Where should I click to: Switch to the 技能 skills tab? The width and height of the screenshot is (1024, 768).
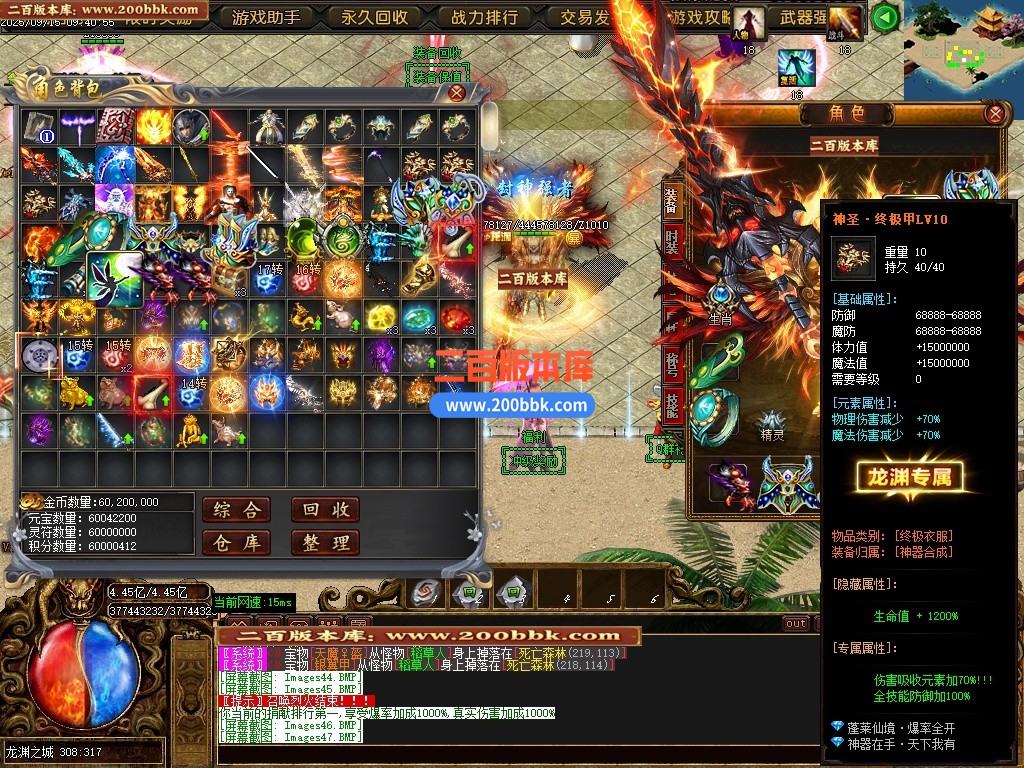(x=673, y=404)
